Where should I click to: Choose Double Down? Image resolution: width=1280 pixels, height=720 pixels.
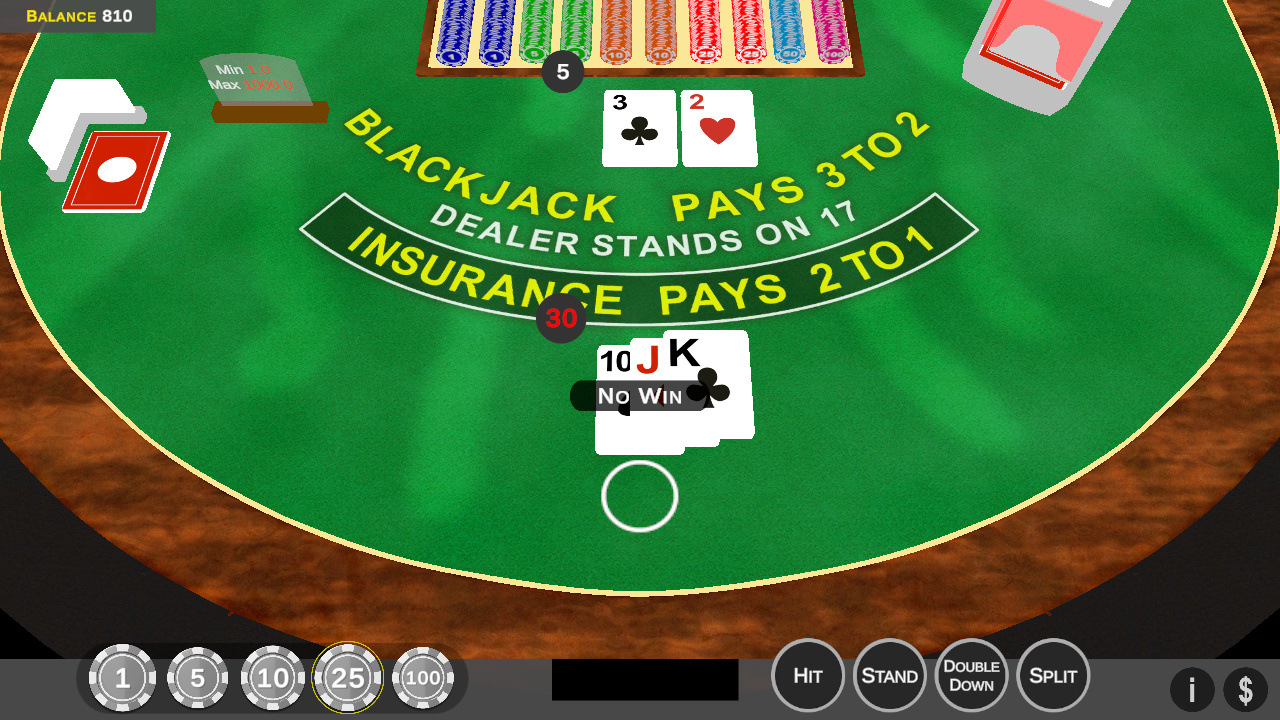pyautogui.click(x=971, y=675)
